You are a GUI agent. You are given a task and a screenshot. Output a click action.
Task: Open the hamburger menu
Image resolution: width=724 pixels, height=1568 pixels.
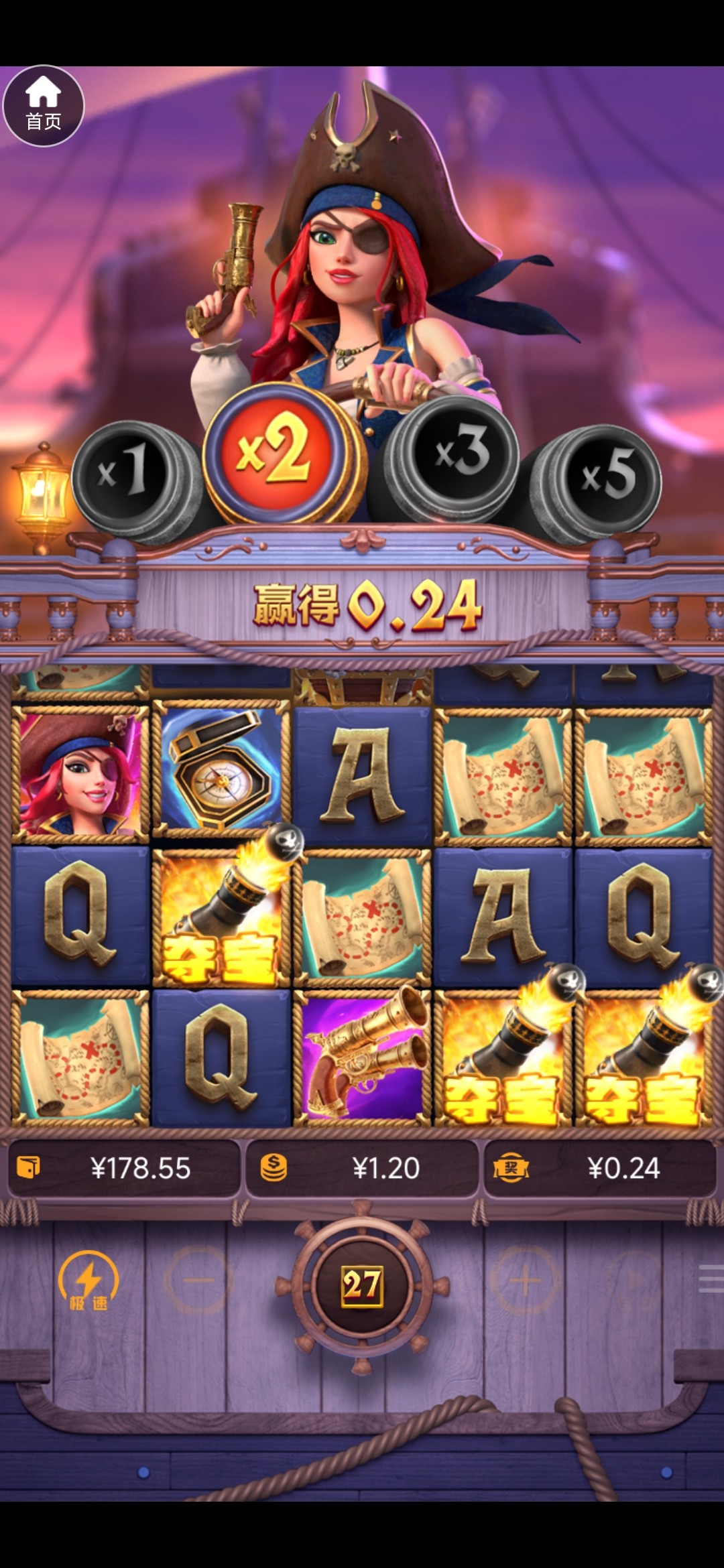pyautogui.click(x=711, y=1279)
